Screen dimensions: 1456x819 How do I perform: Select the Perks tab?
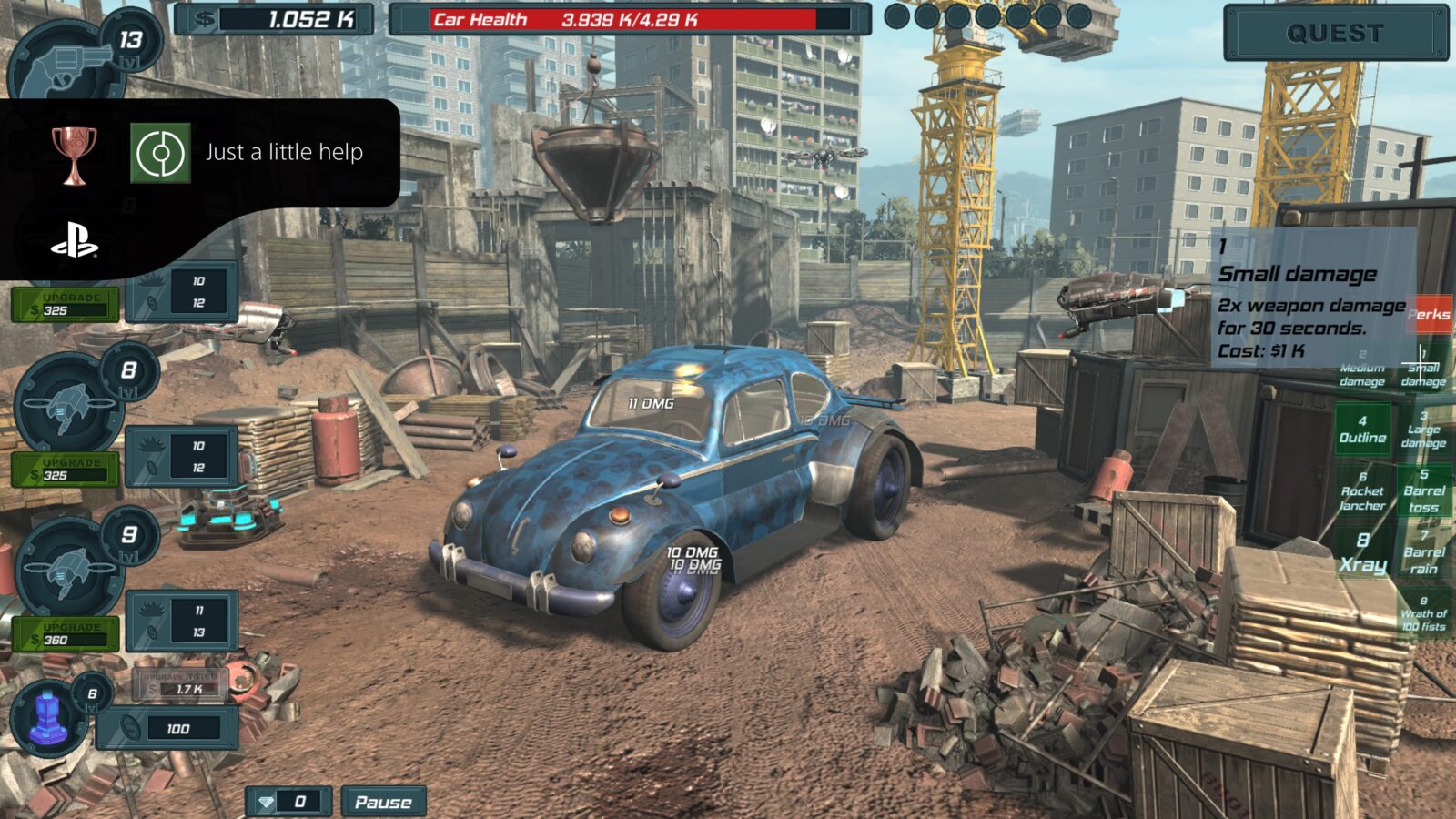point(1428,314)
